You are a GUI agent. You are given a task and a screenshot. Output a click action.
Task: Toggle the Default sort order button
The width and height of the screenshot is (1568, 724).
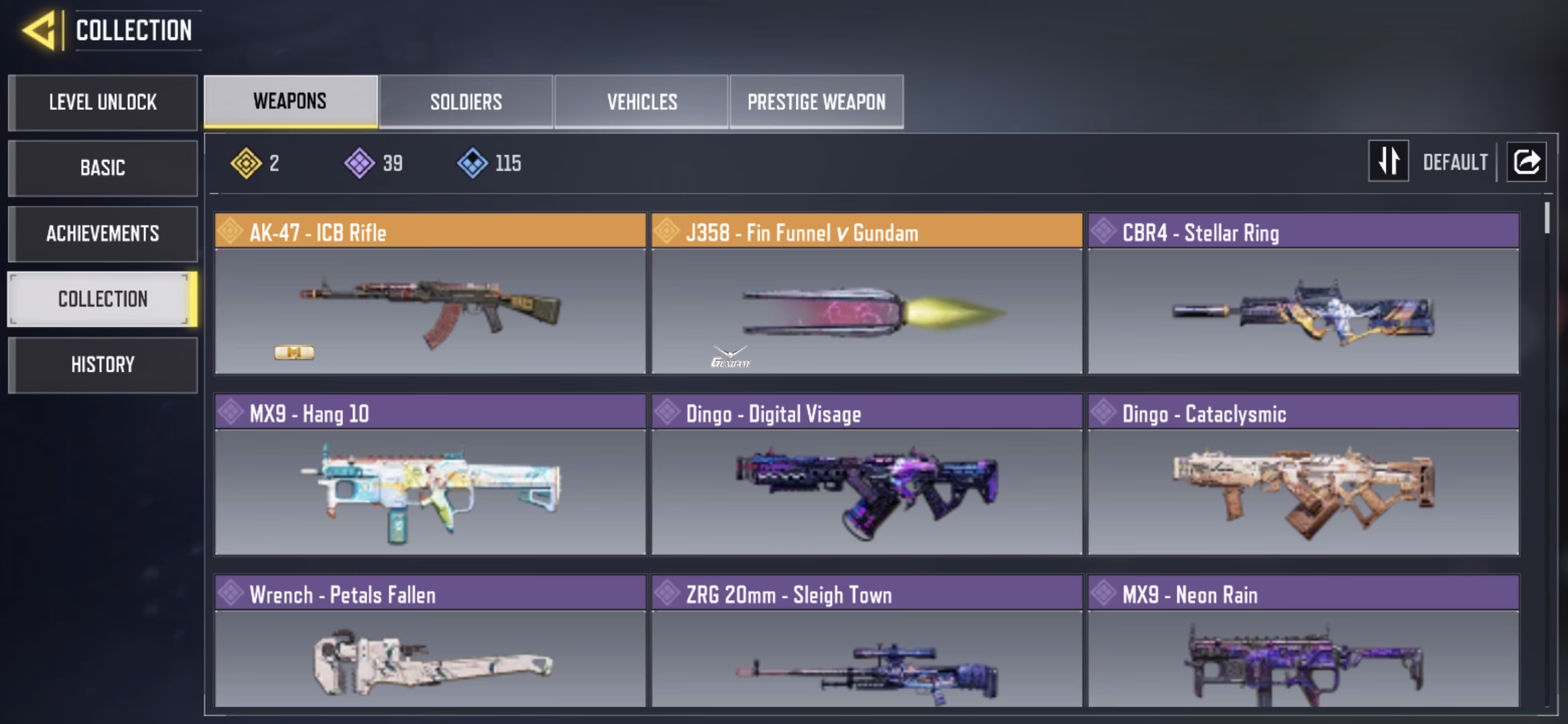(1388, 161)
